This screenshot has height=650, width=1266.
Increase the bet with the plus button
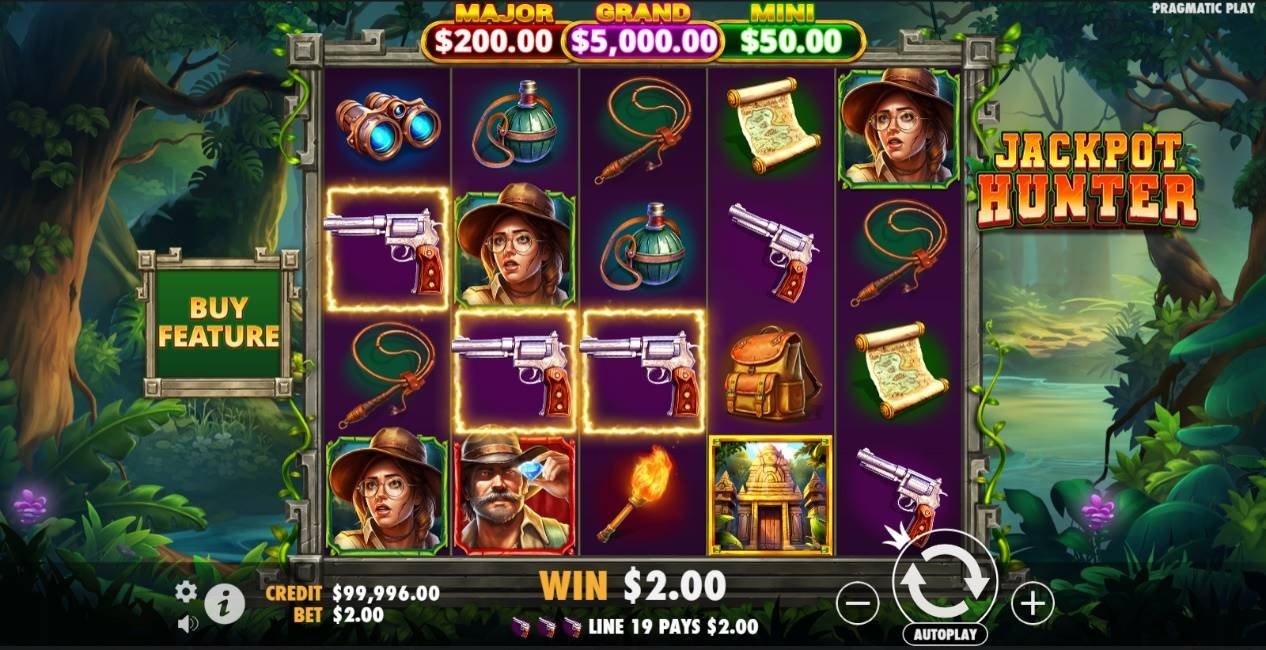pos(1032,603)
